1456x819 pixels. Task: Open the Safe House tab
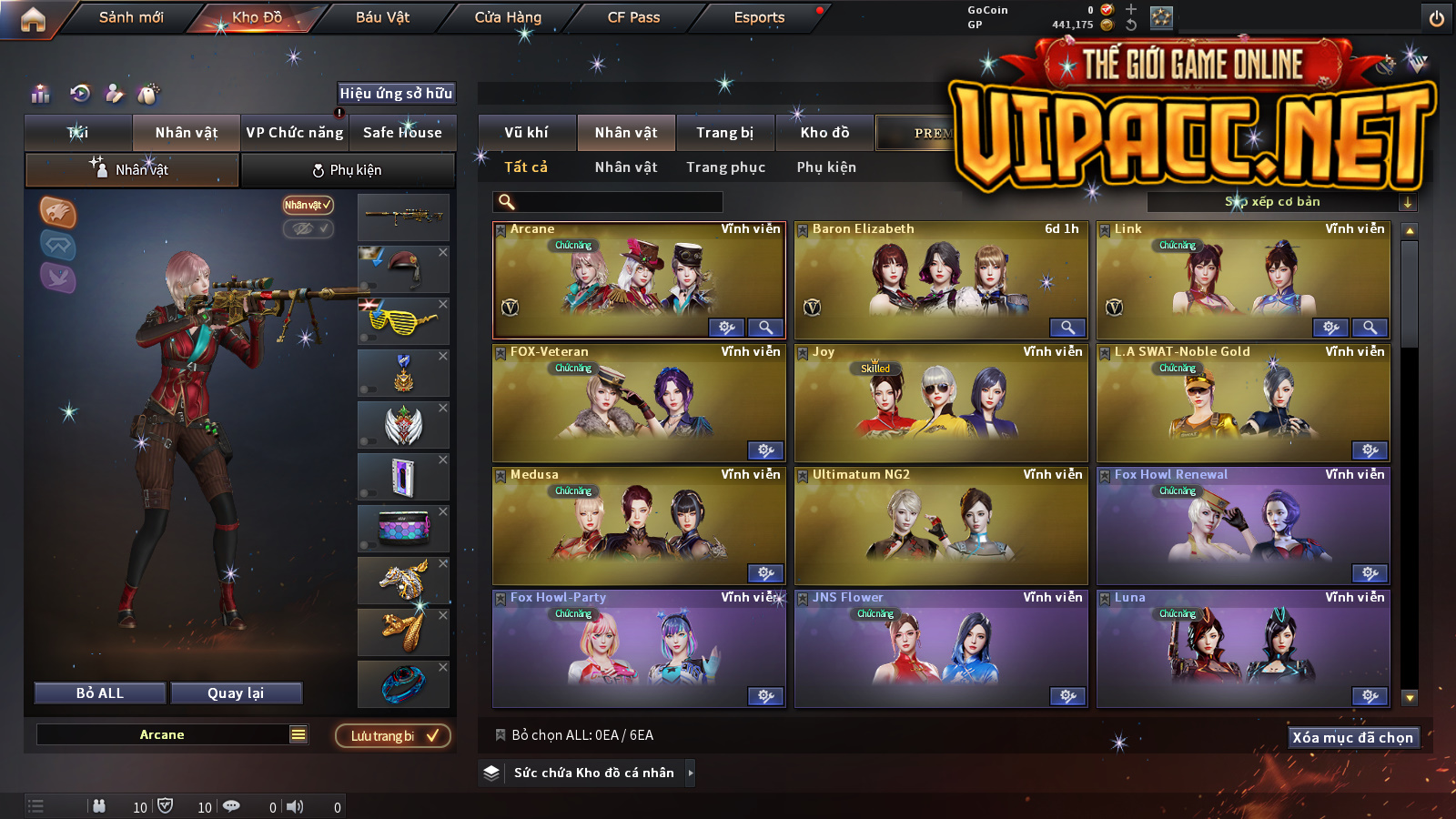(x=402, y=133)
